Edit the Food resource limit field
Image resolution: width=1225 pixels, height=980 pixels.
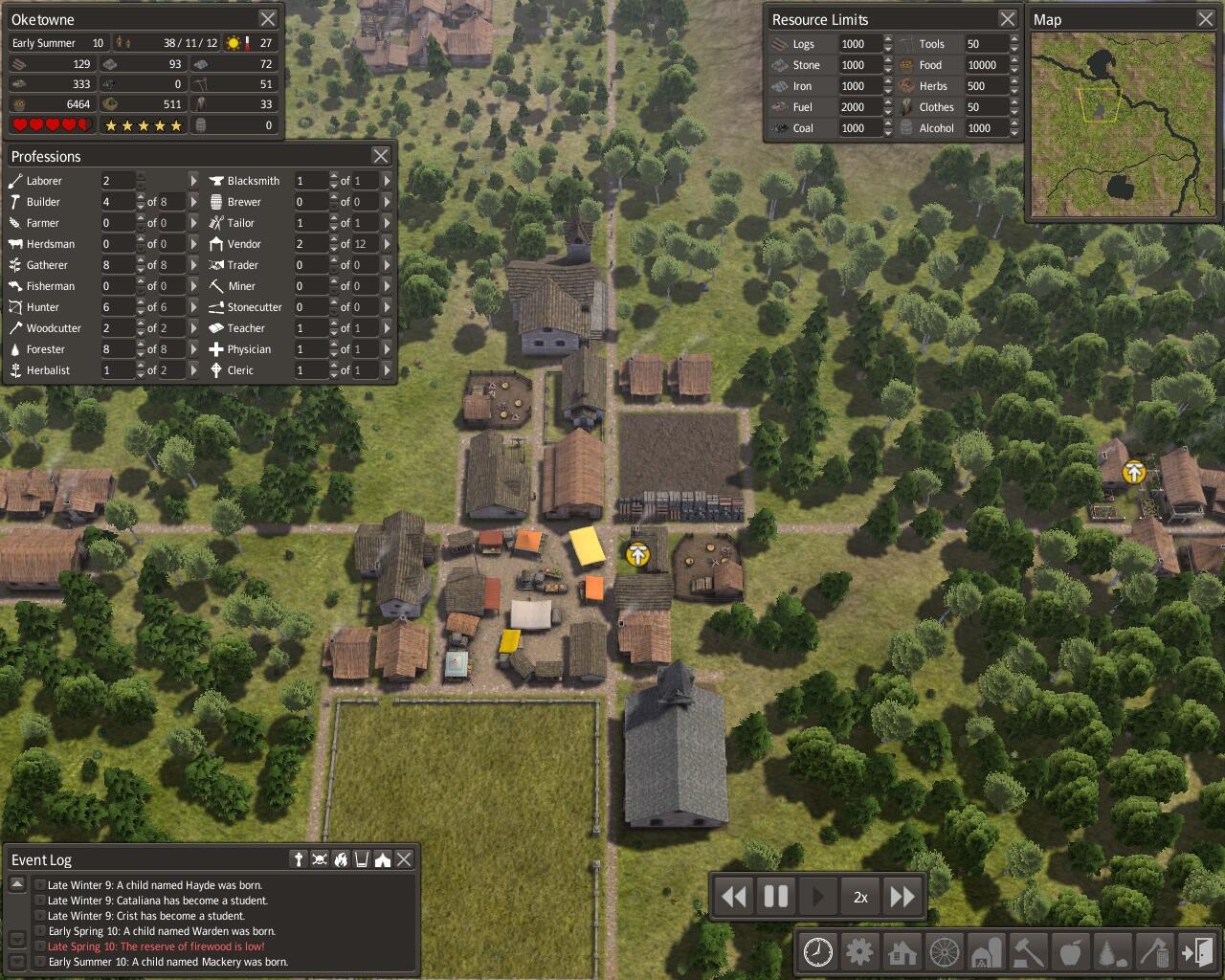(982, 65)
